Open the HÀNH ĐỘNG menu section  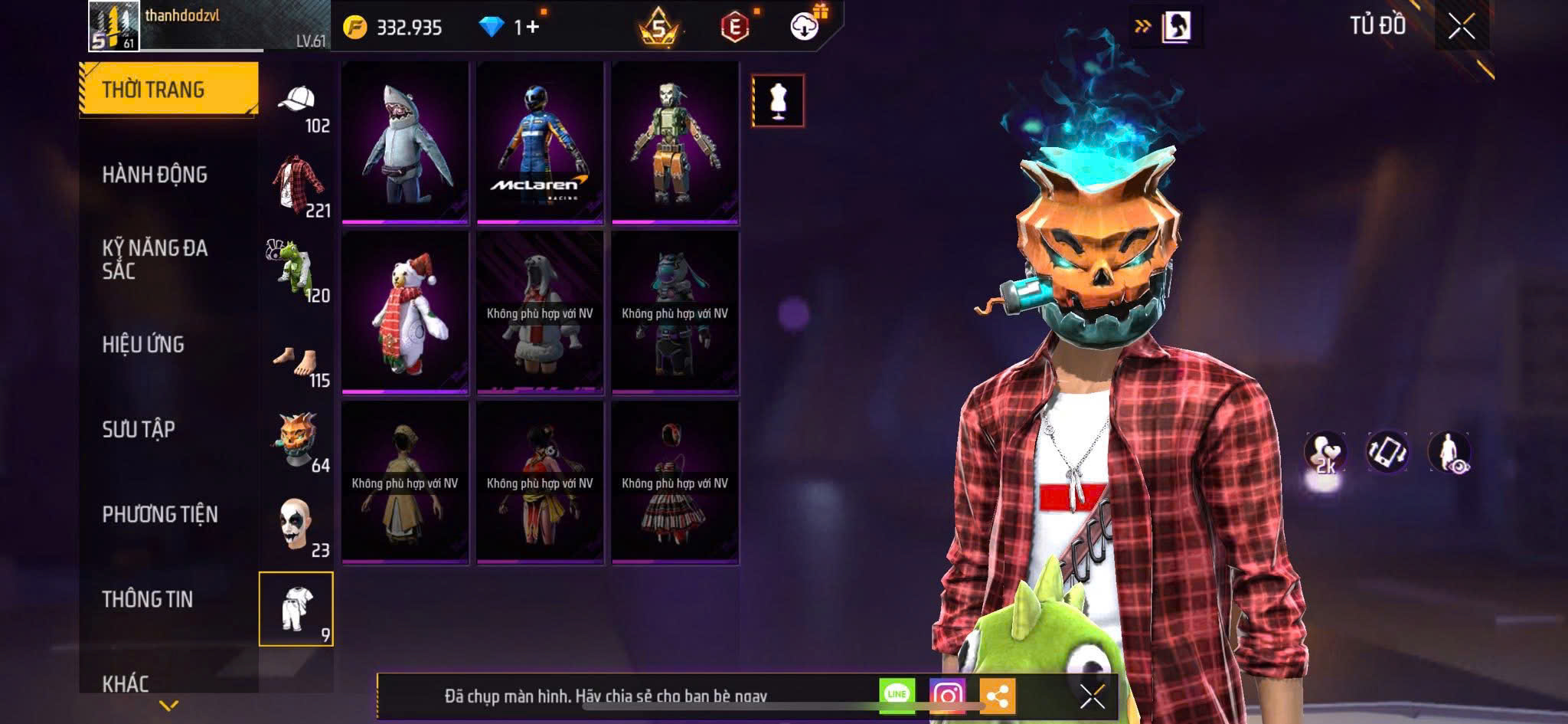(155, 175)
